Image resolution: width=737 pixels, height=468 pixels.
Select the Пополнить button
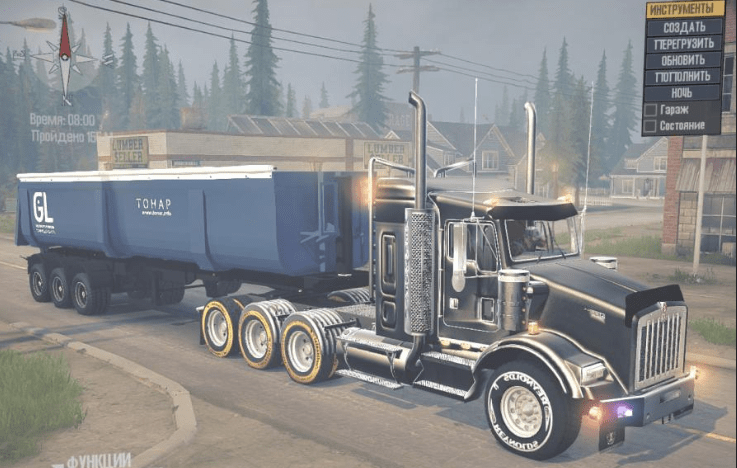pos(684,76)
